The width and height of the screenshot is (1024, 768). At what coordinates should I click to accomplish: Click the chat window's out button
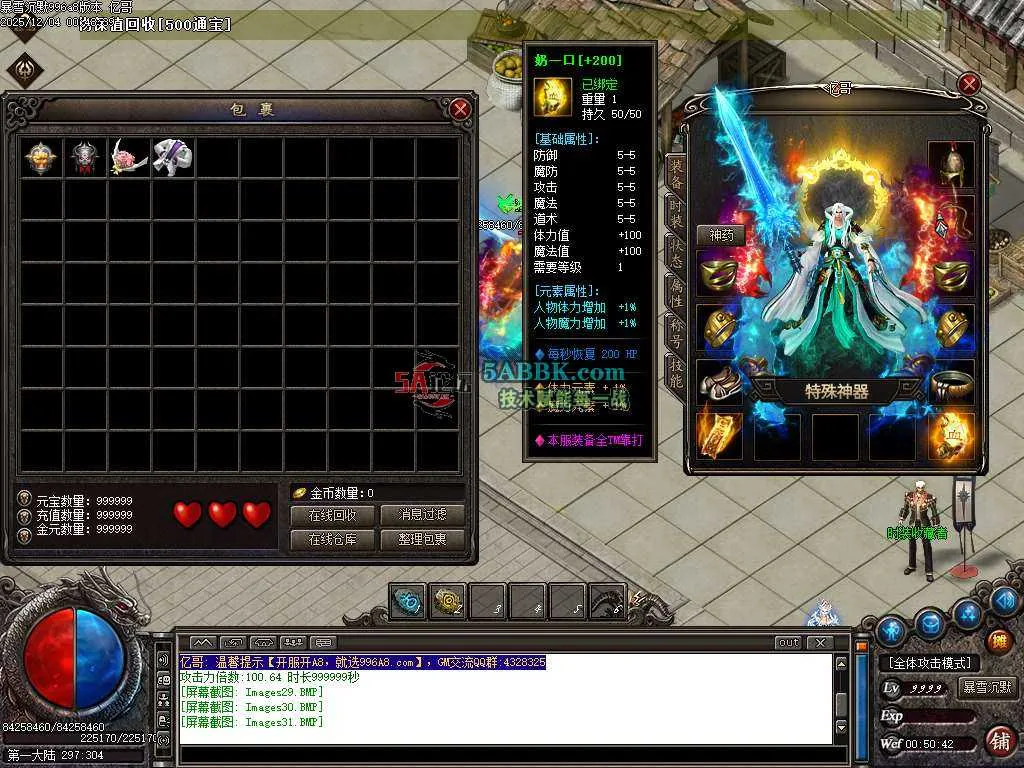coord(788,643)
